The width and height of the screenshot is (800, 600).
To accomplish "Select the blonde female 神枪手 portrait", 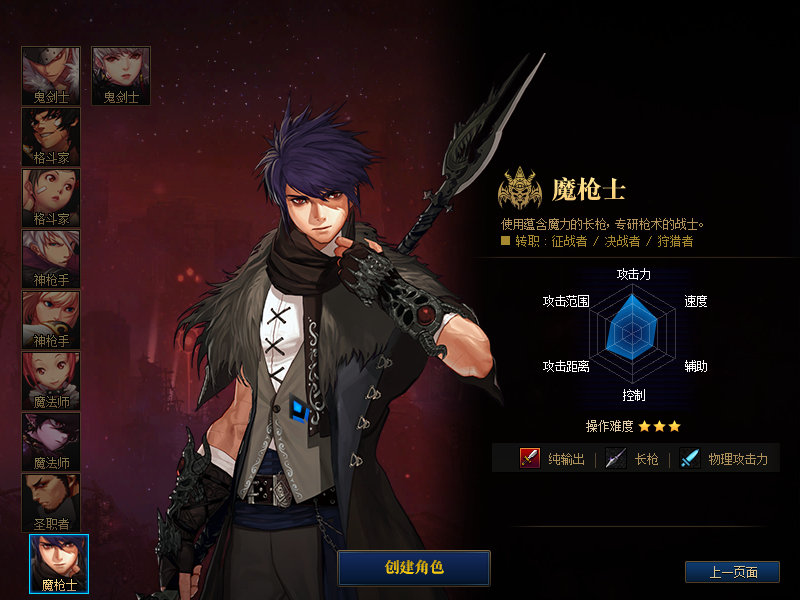I will click(x=51, y=319).
